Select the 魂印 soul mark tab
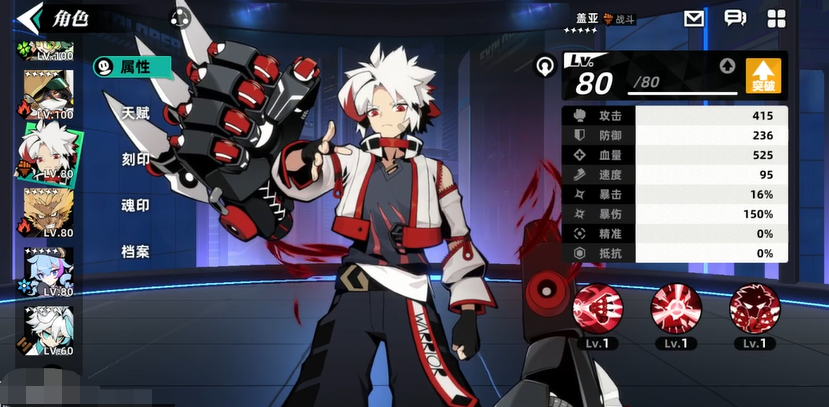The image size is (829, 407). click(x=135, y=205)
